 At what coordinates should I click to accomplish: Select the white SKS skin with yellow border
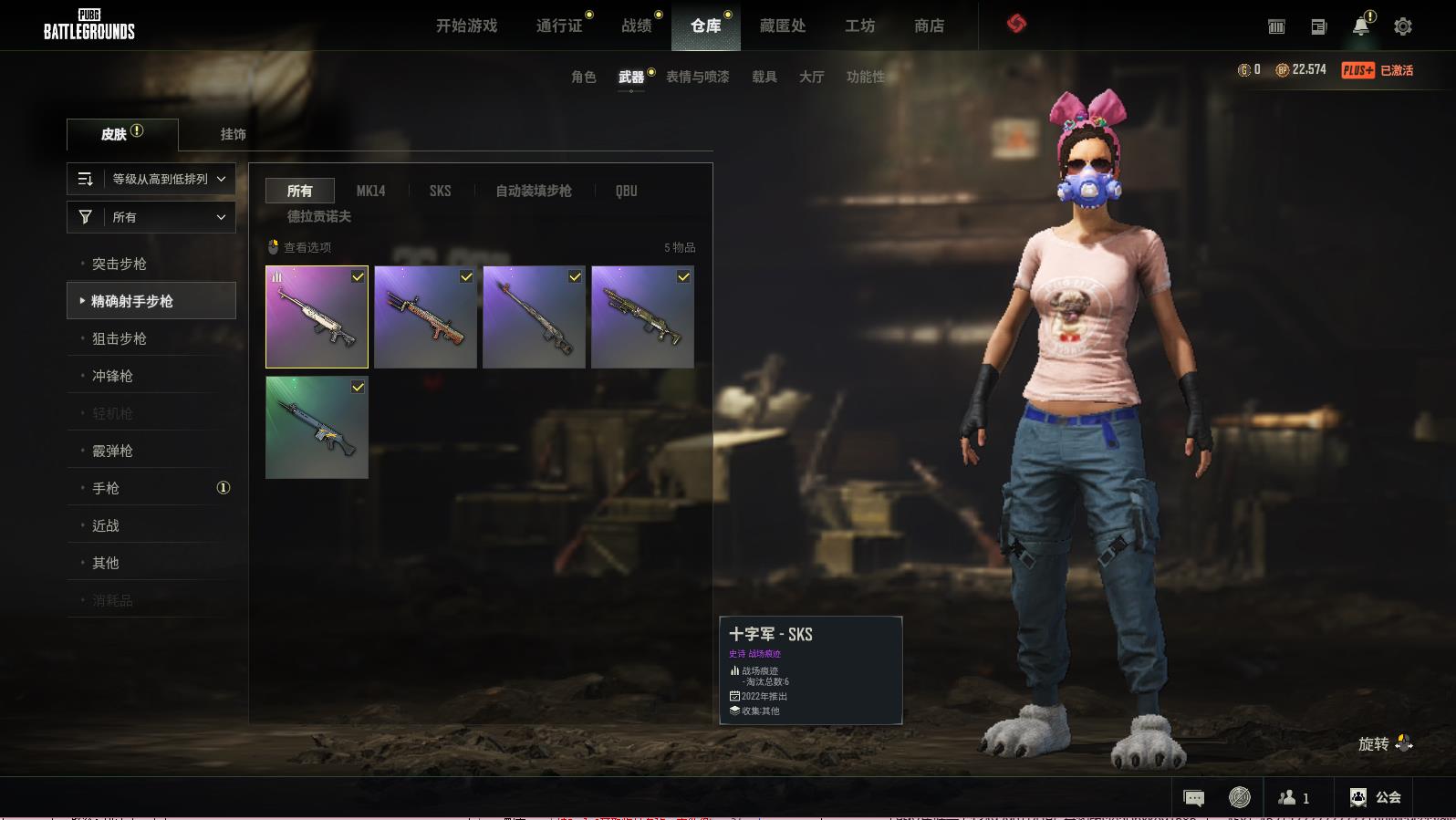[x=317, y=317]
